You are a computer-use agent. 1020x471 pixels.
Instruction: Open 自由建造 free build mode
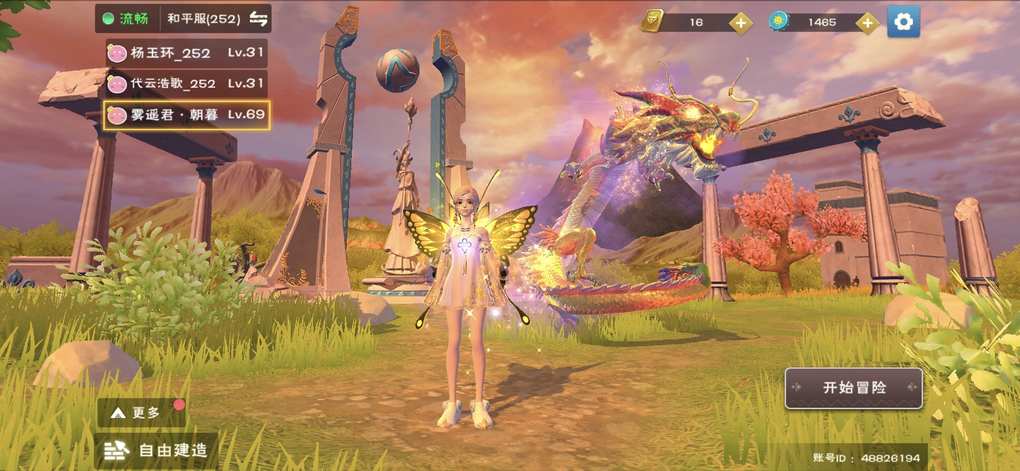click(x=158, y=450)
